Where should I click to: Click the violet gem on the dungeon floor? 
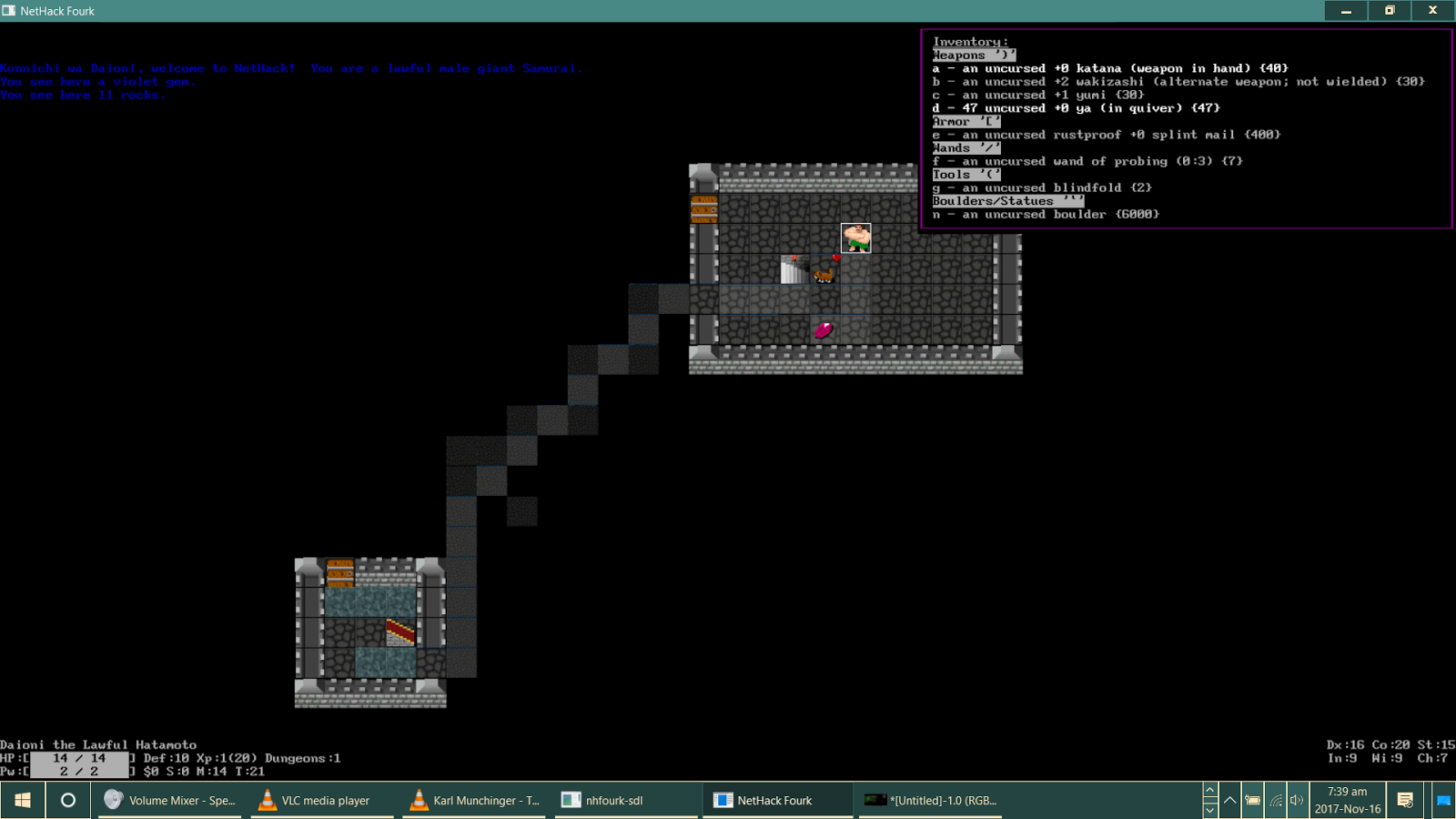coord(823,329)
